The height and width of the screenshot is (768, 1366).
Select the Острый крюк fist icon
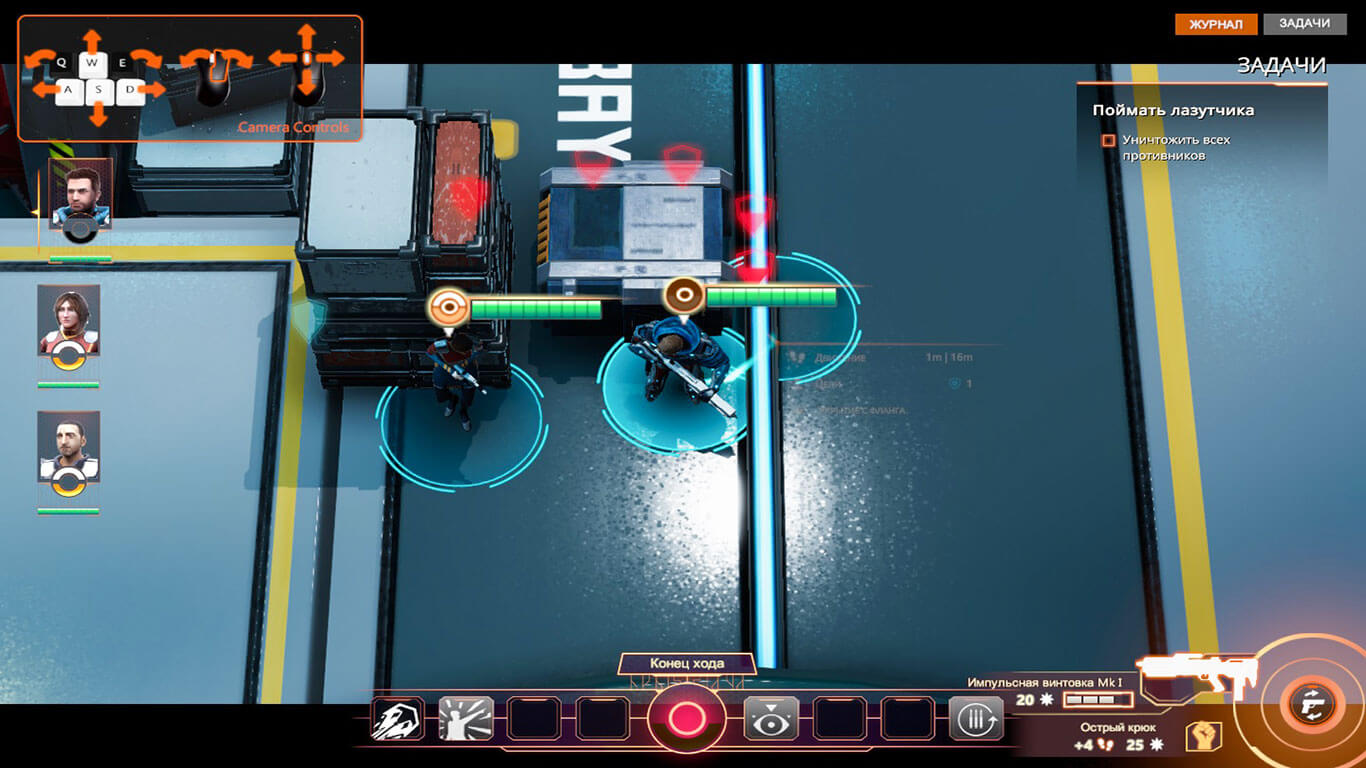1203,737
